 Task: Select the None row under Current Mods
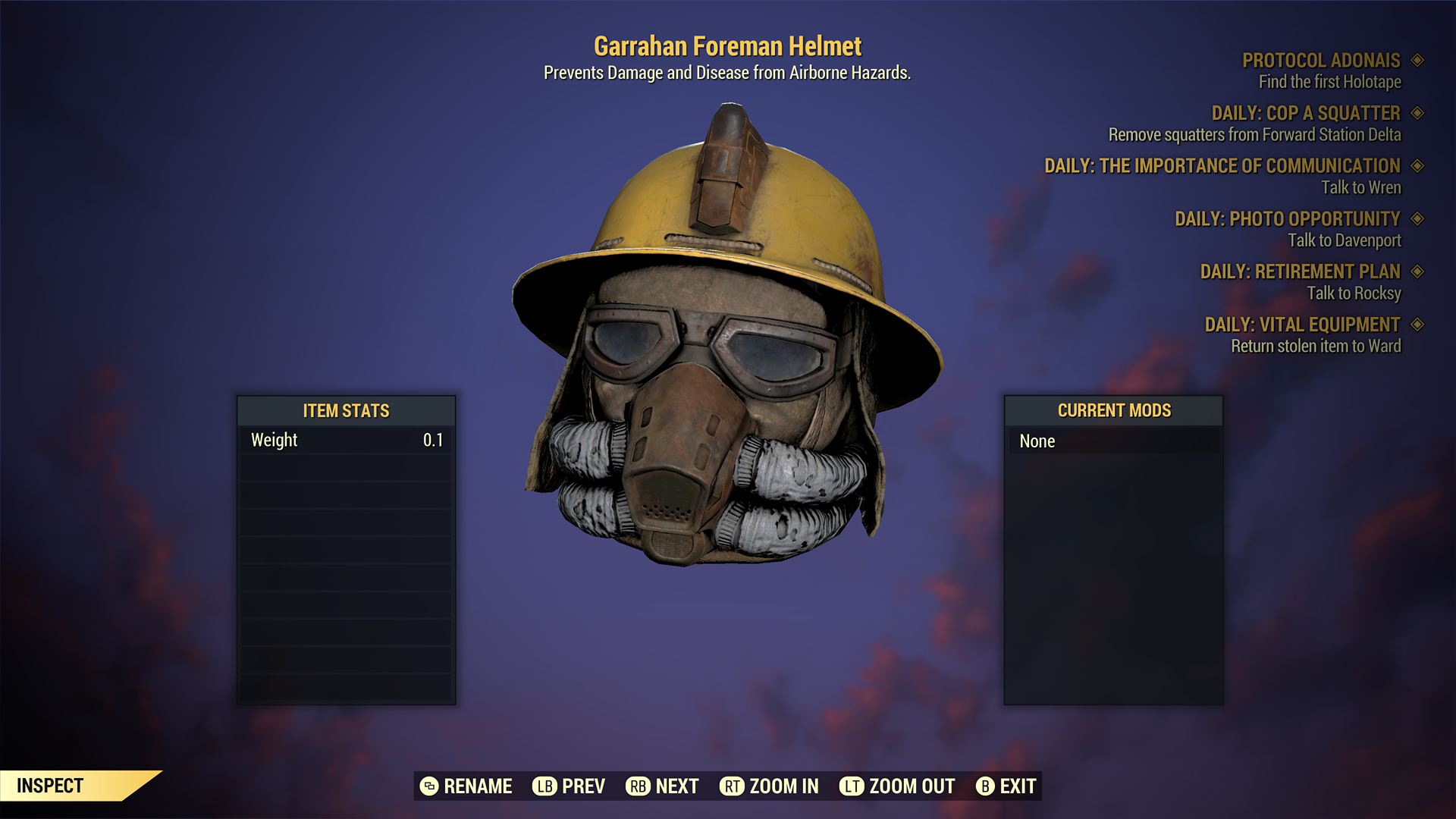1112,441
